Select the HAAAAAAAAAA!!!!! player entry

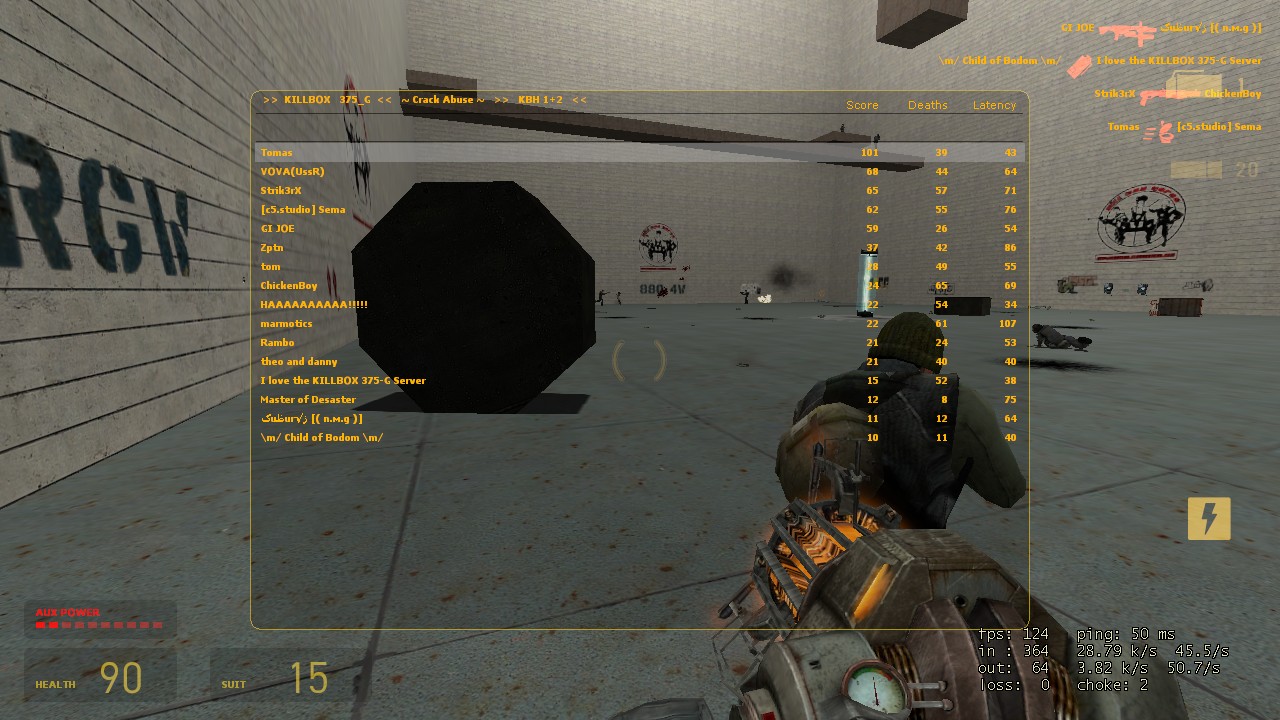point(317,304)
